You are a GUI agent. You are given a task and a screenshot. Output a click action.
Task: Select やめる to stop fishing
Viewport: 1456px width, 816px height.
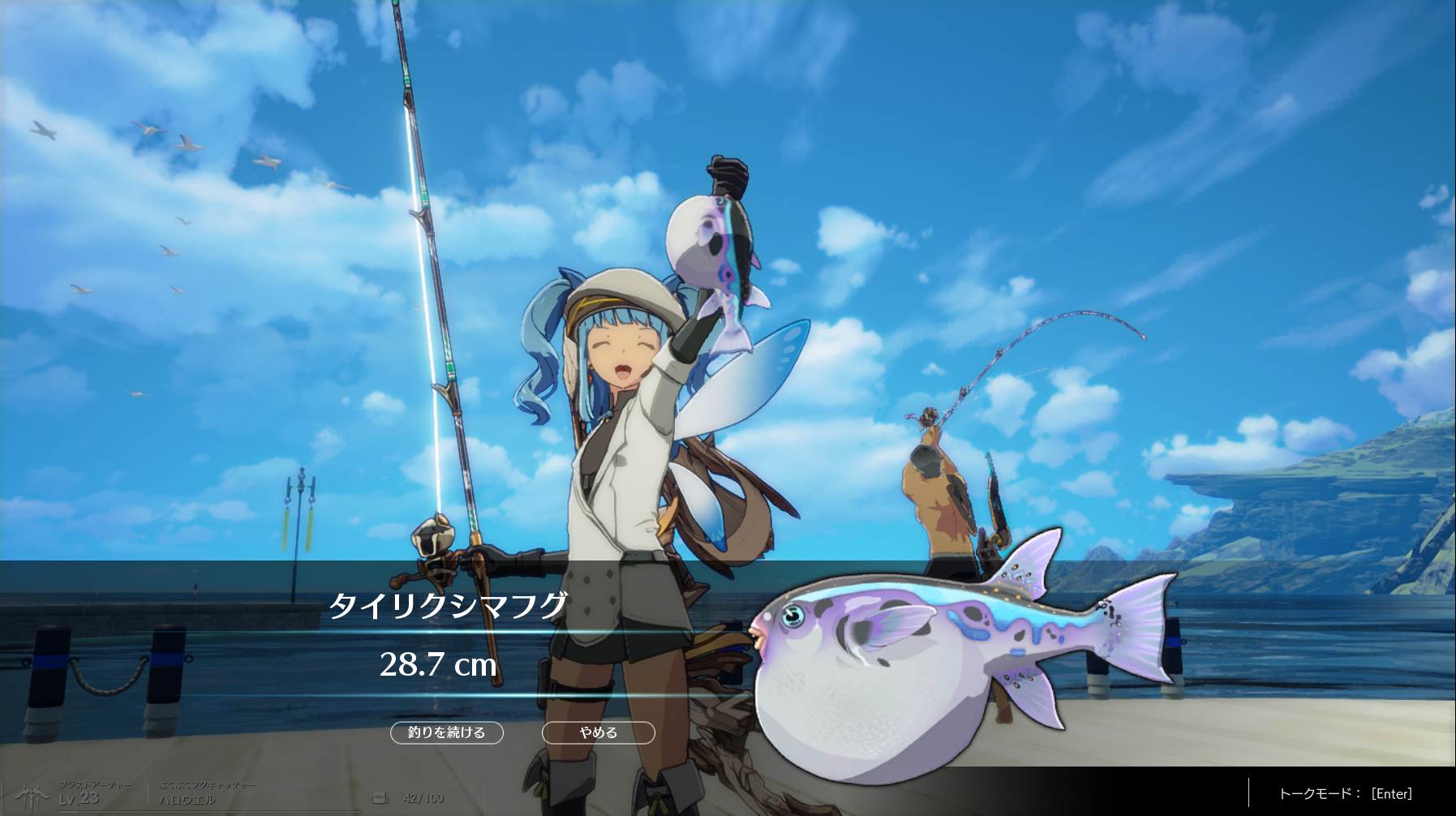click(598, 732)
